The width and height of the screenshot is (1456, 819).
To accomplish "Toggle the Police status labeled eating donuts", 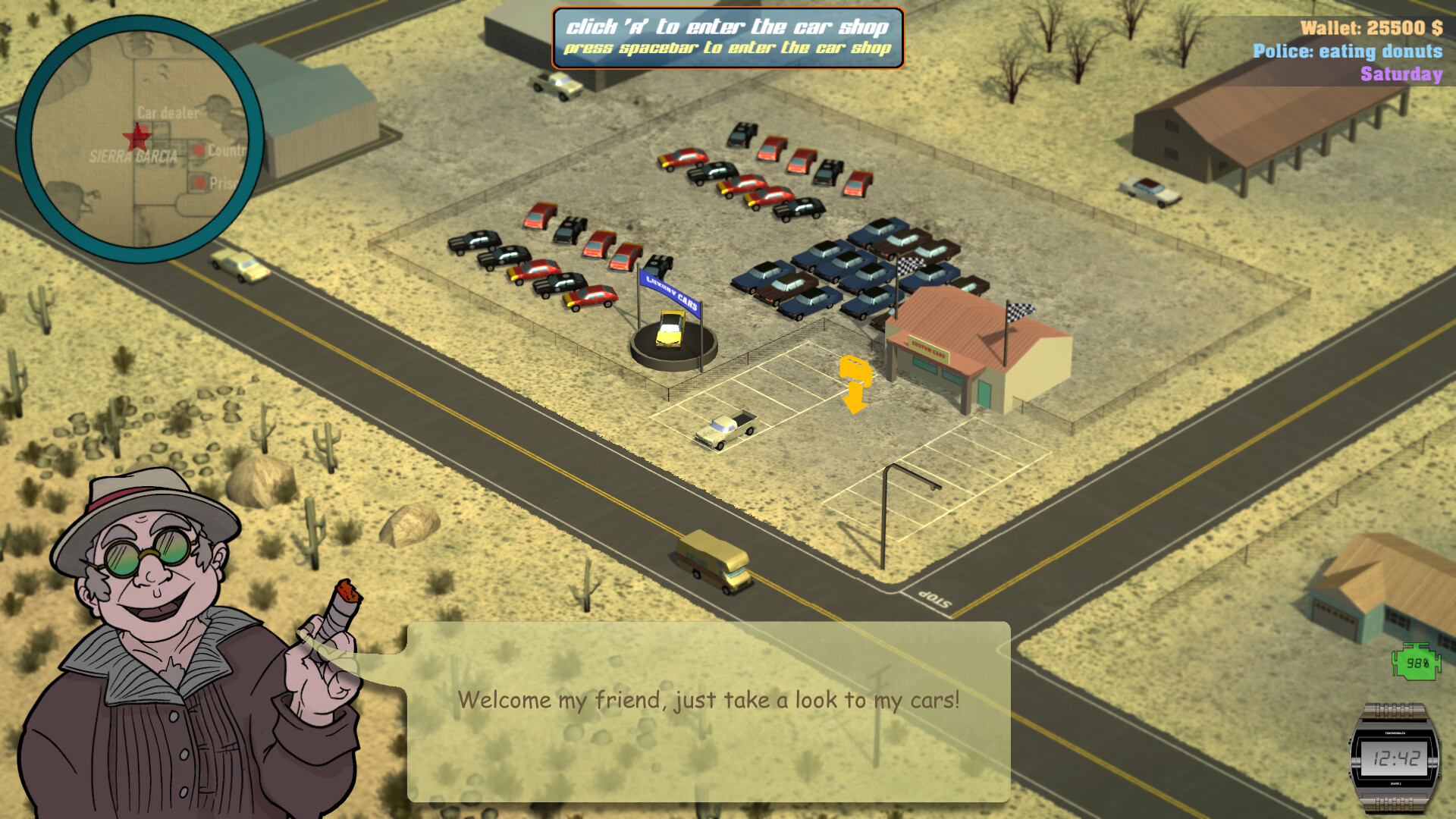I will pyautogui.click(x=1346, y=52).
